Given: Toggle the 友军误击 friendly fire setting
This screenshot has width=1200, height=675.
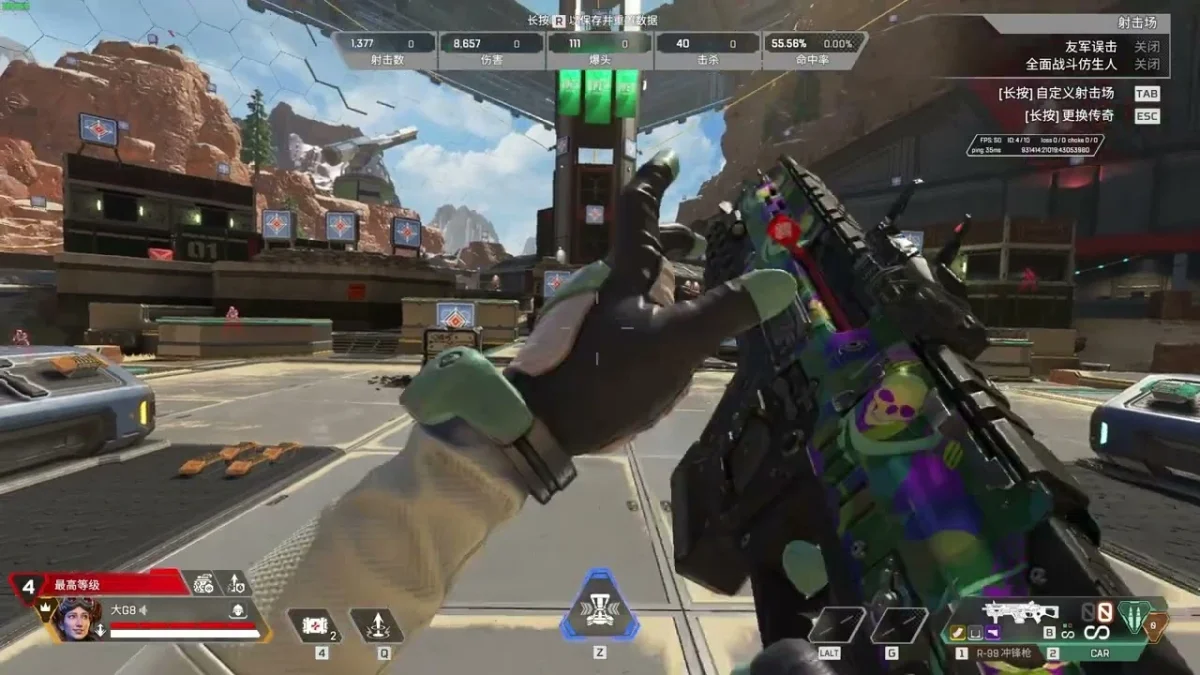Looking at the screenshot, I should tap(1146, 47).
